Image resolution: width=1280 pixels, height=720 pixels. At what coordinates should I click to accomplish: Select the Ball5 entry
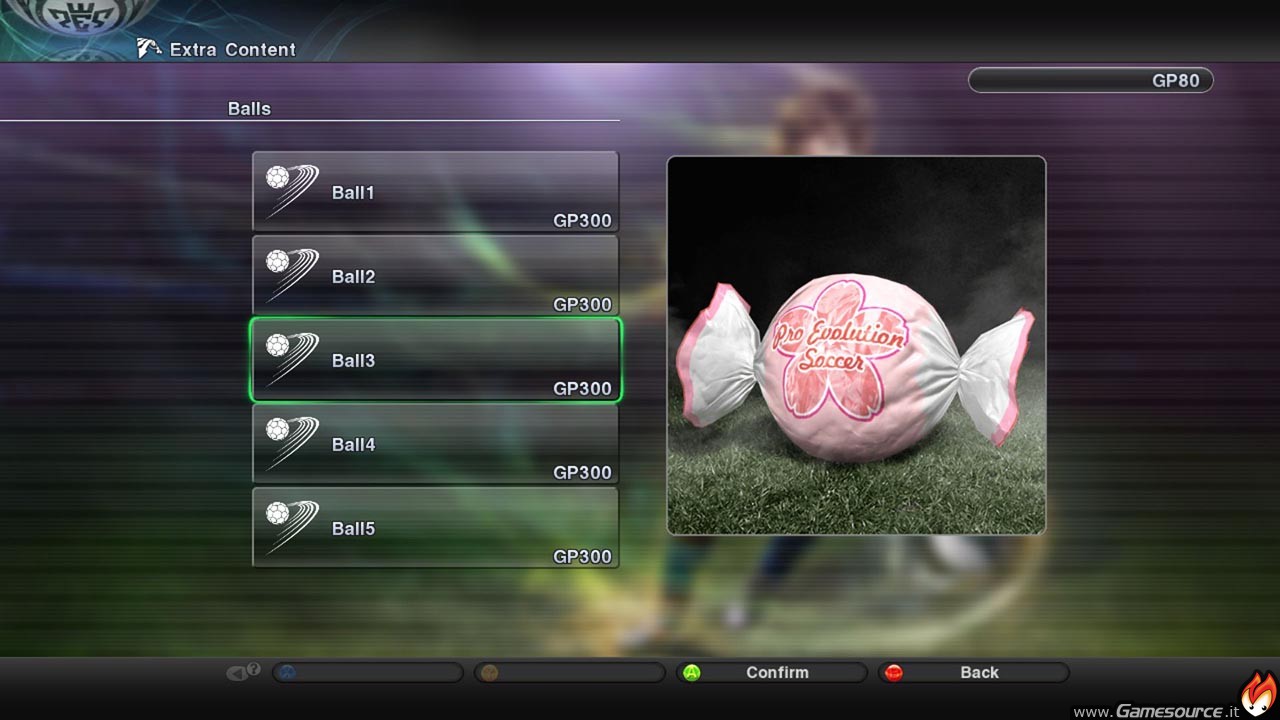point(435,528)
